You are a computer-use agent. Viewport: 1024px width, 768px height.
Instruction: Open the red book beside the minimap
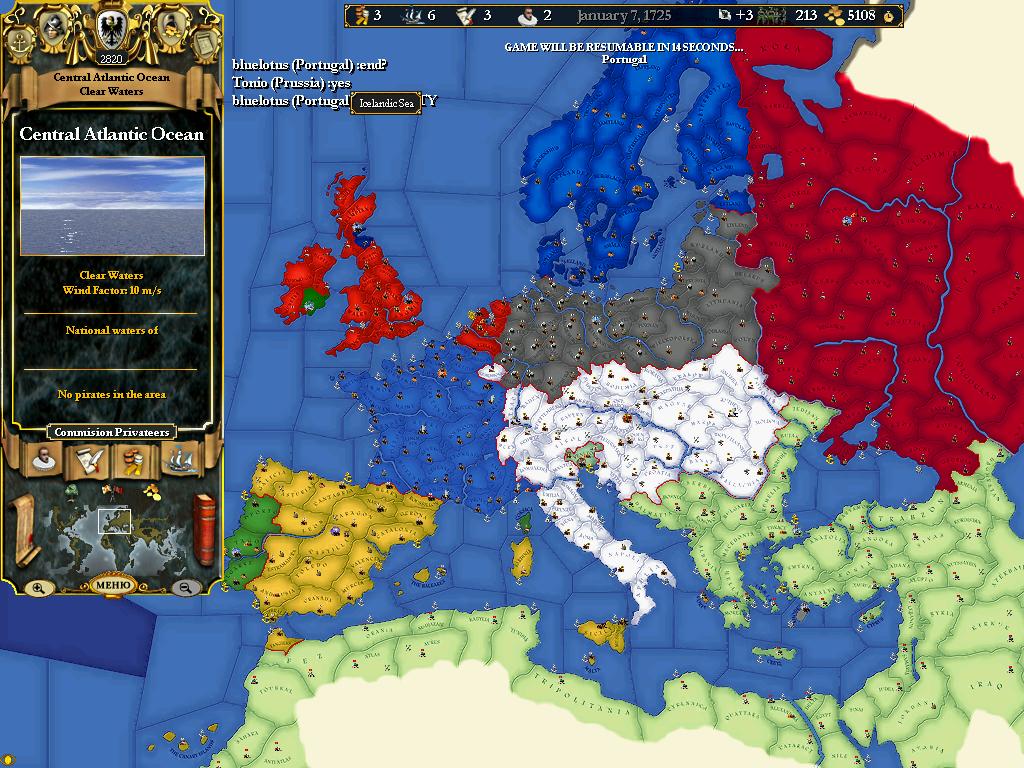[x=203, y=528]
